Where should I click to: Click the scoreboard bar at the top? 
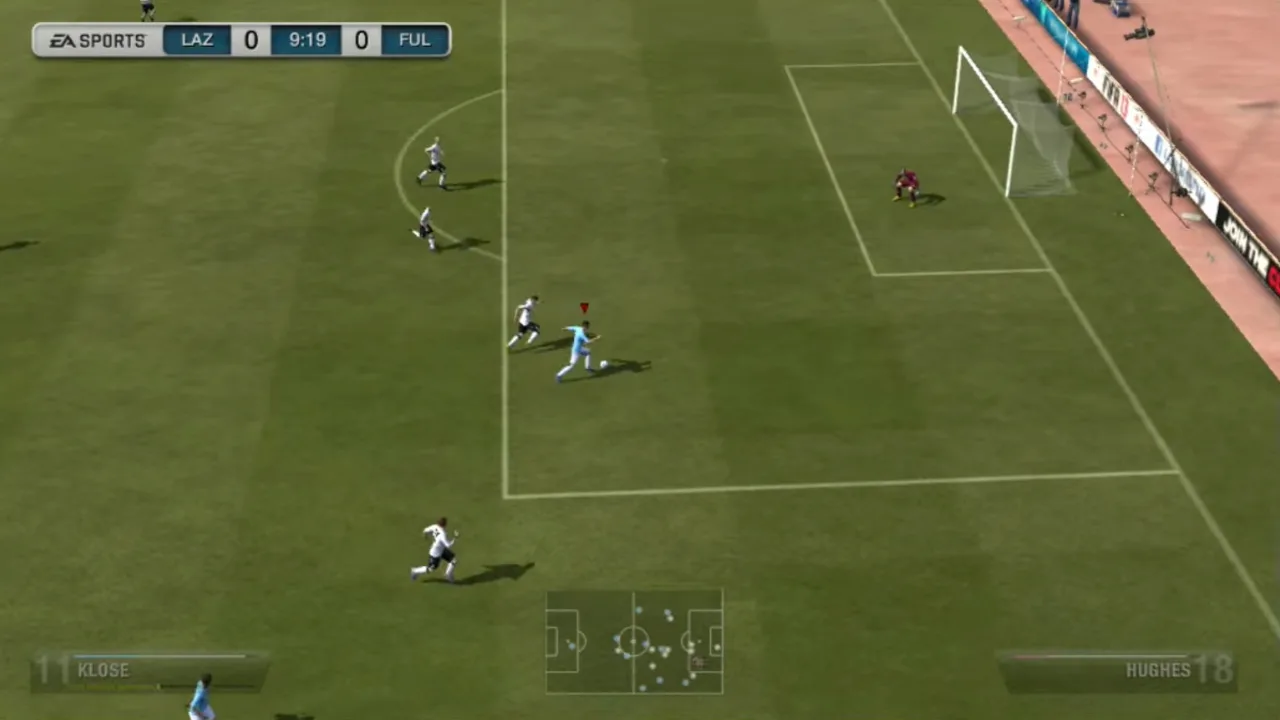(240, 40)
